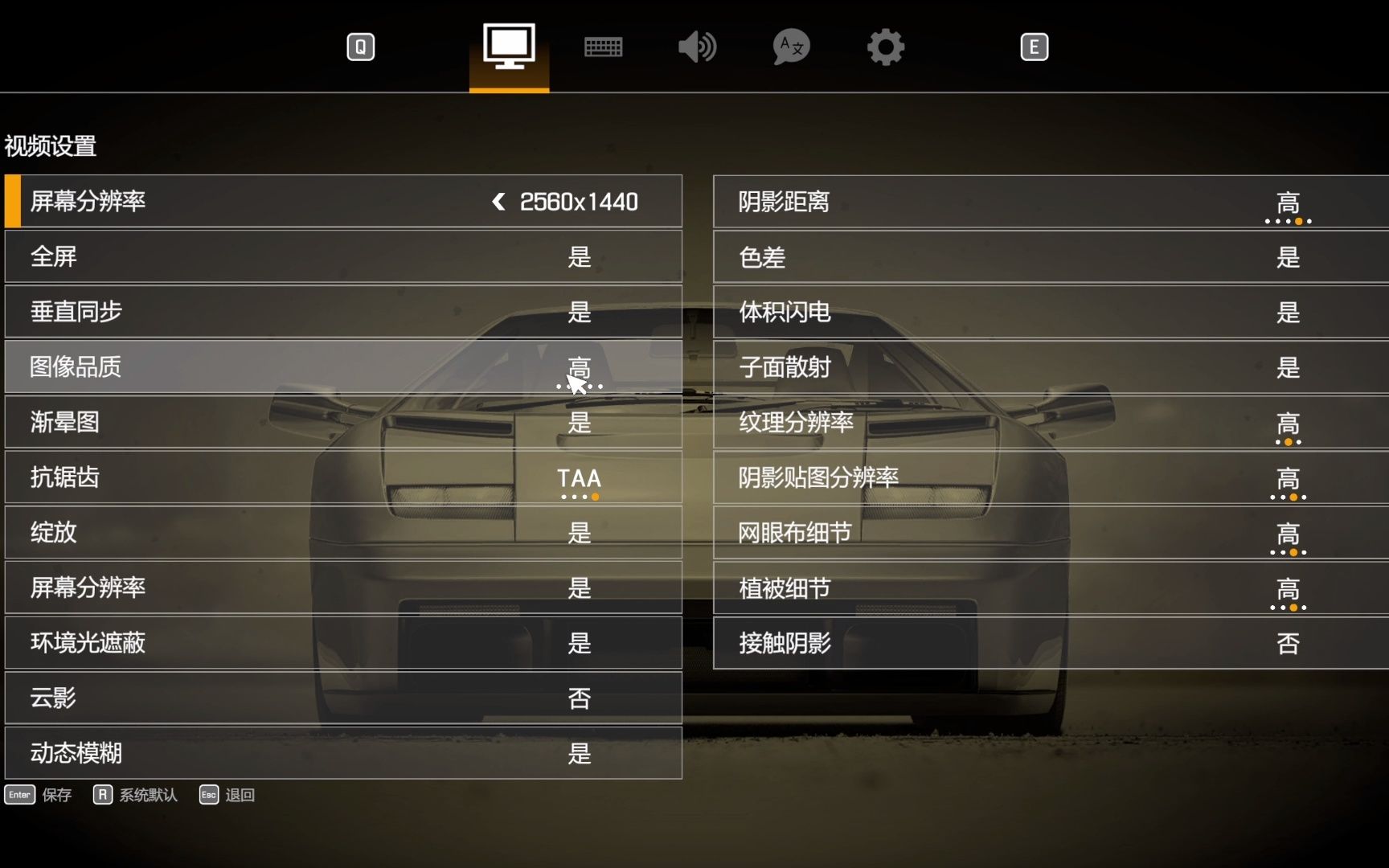Viewport: 1389px width, 868px height.
Task: Open the display settings tab icon
Action: click(x=508, y=46)
